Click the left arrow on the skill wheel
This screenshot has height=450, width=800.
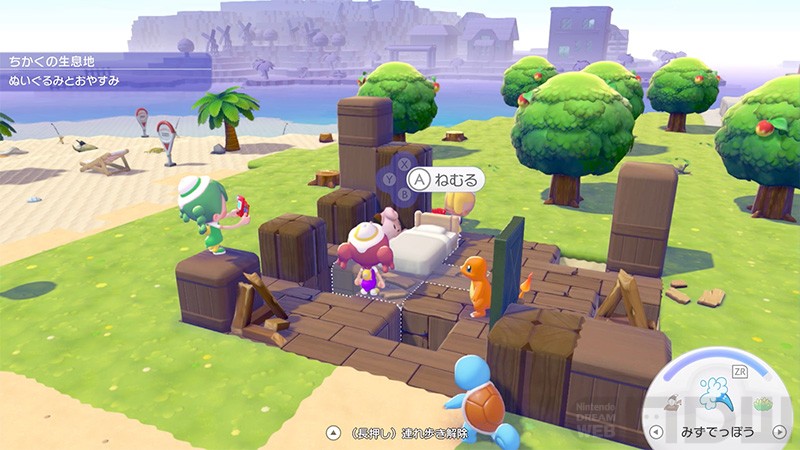(x=656, y=433)
